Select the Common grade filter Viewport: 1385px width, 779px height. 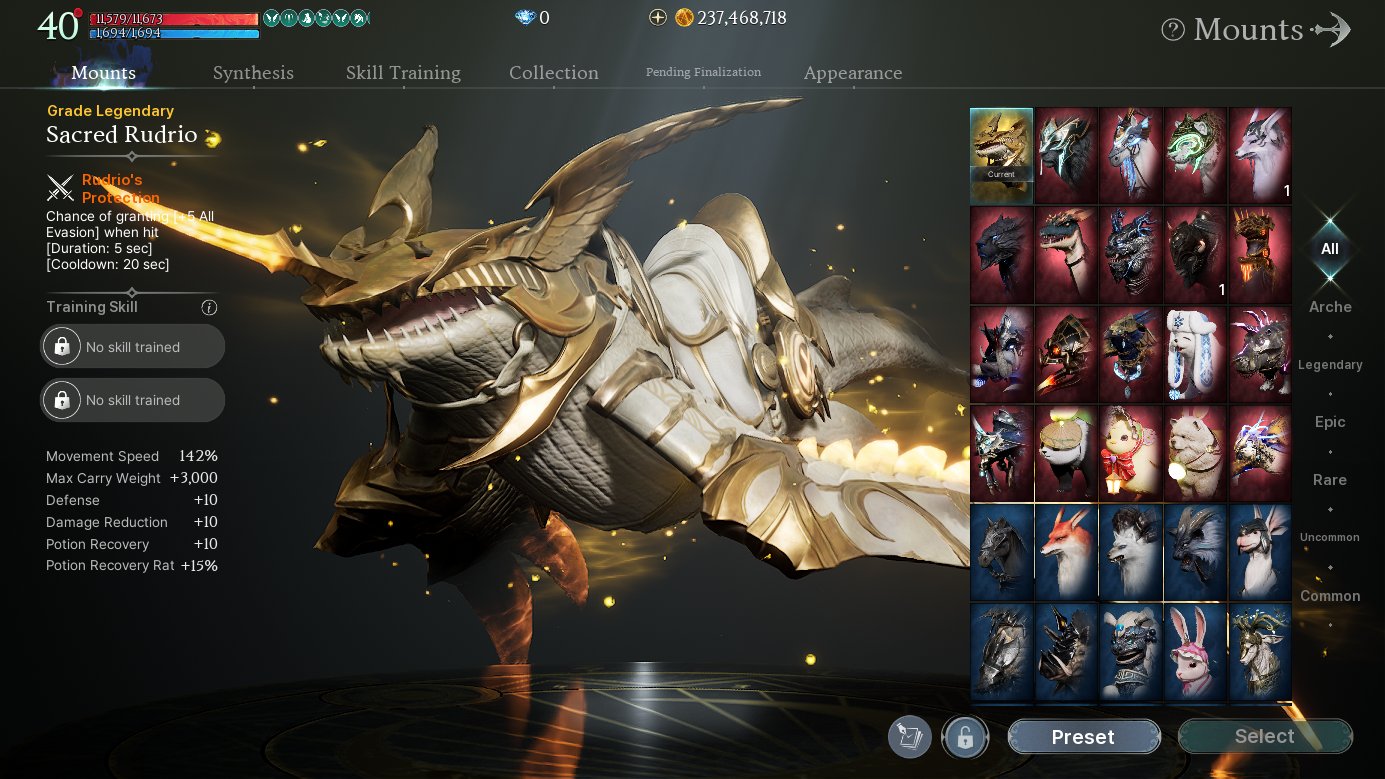point(1329,596)
